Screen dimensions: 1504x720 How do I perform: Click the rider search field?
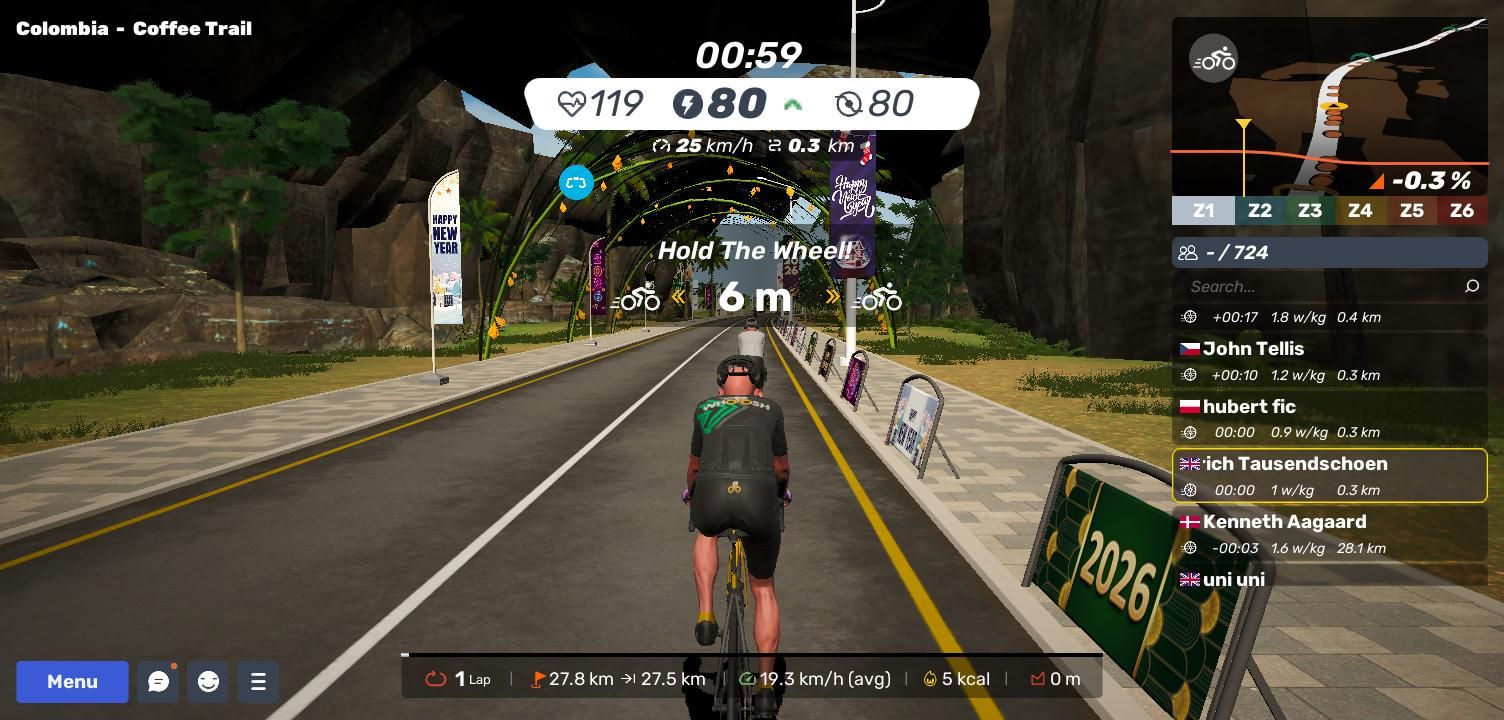click(1320, 287)
